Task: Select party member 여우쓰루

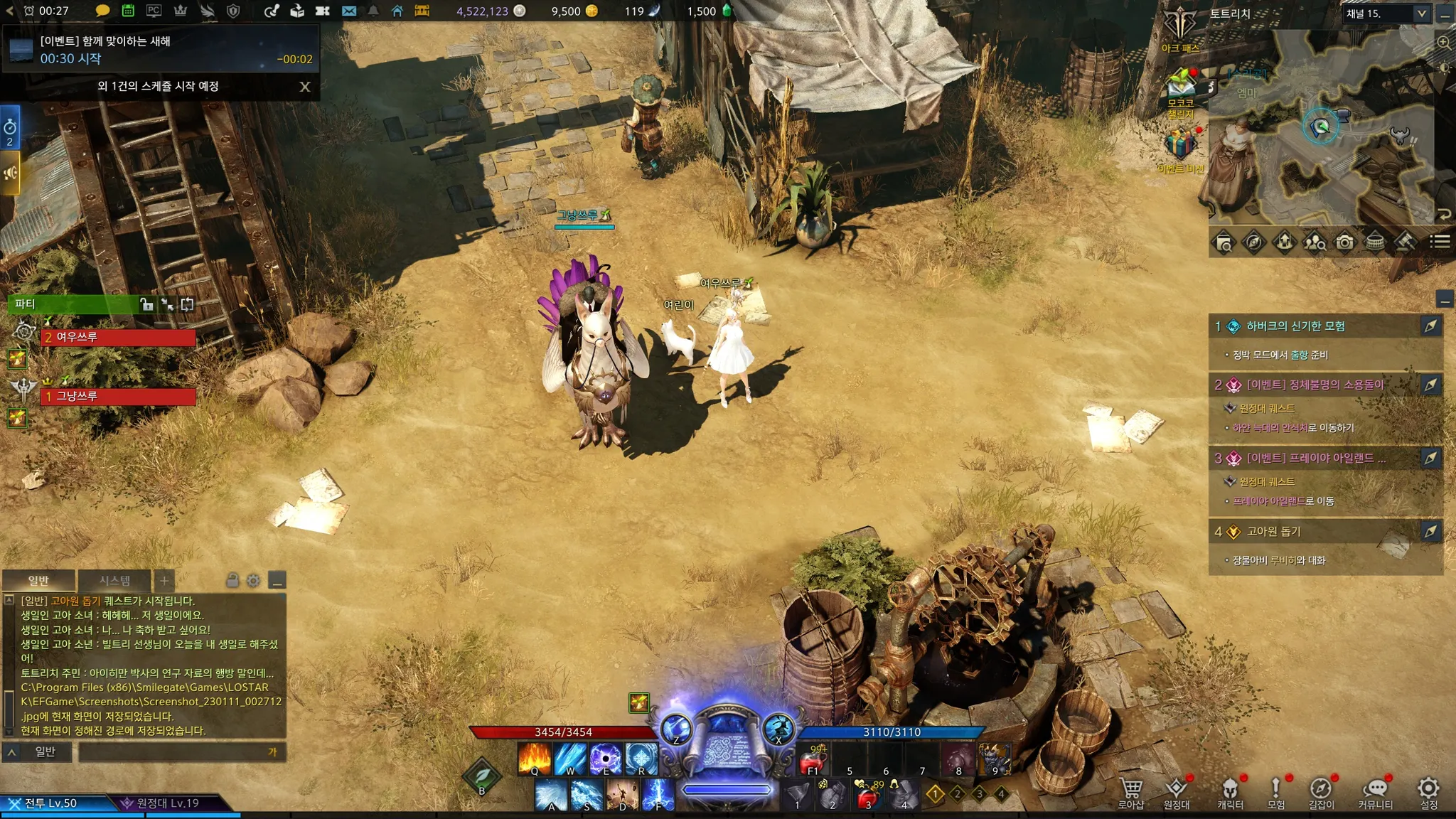Action: point(118,337)
